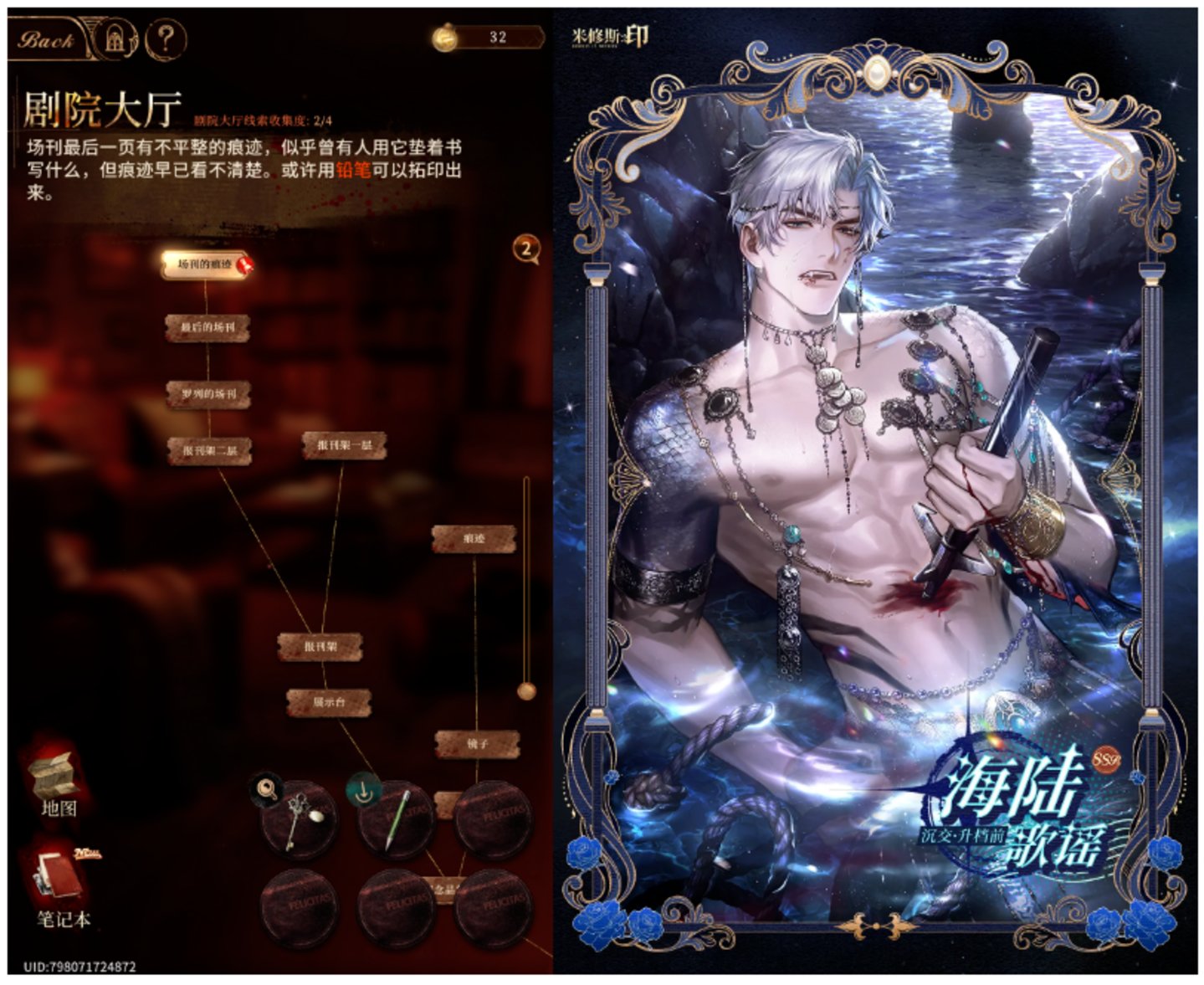1204x985 pixels.
Task: Open the 报刊架一层 node
Action: (x=344, y=446)
